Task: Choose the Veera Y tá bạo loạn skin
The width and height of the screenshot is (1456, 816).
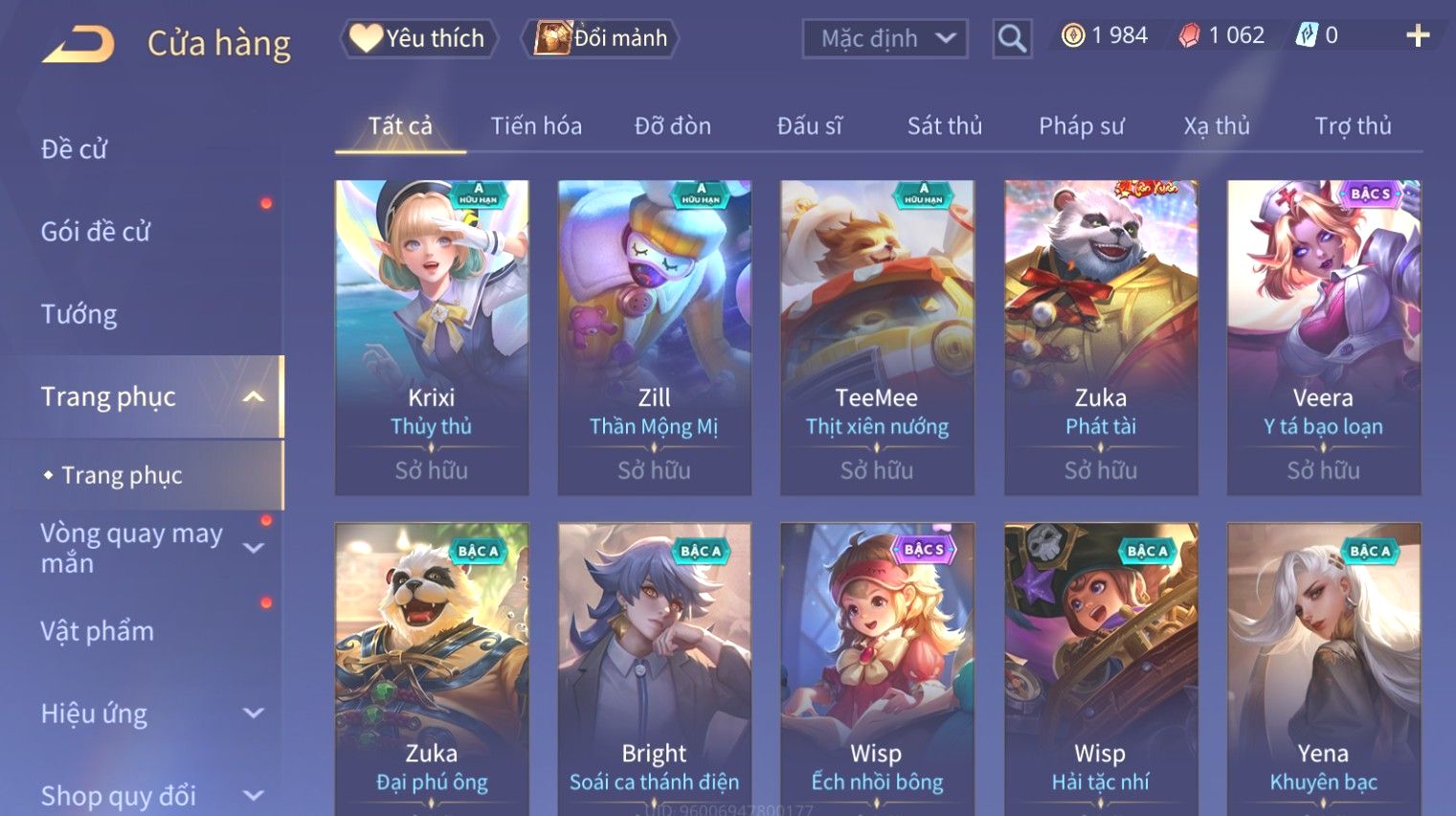Action: point(1323,337)
